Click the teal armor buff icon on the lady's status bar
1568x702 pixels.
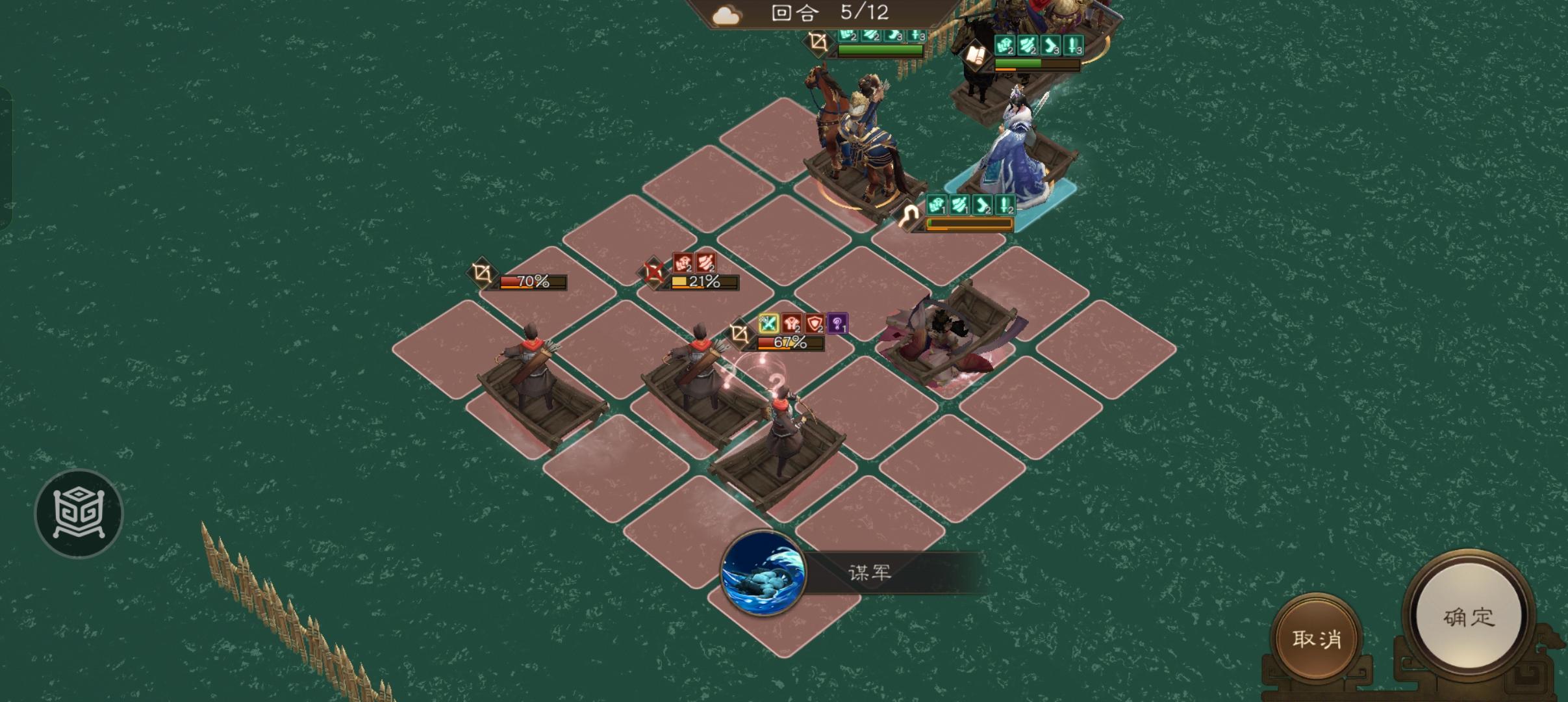point(936,205)
